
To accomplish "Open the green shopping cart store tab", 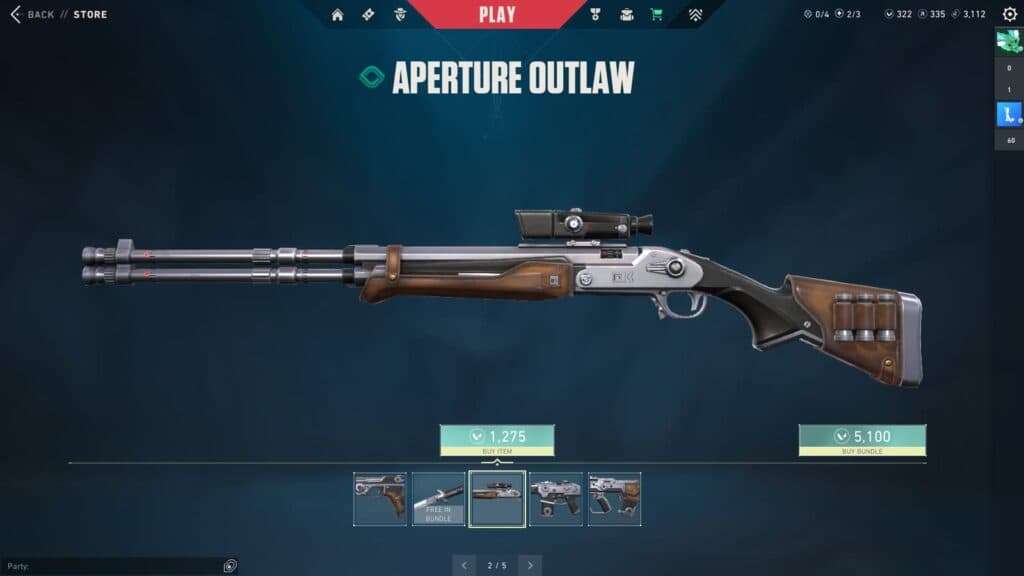I will (656, 15).
